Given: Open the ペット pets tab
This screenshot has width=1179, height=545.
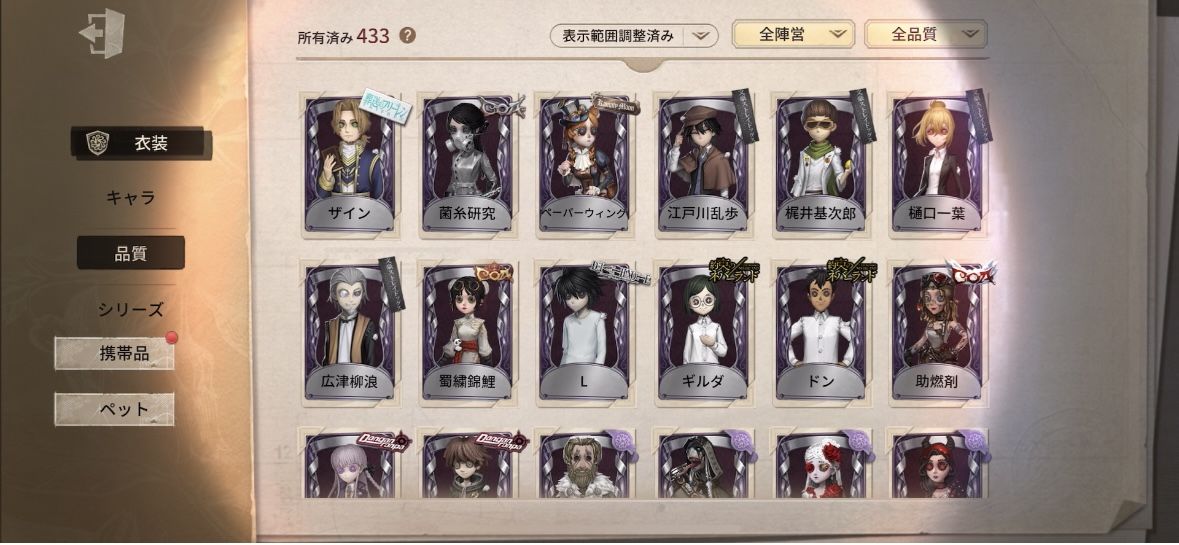Looking at the screenshot, I should pos(115,409).
